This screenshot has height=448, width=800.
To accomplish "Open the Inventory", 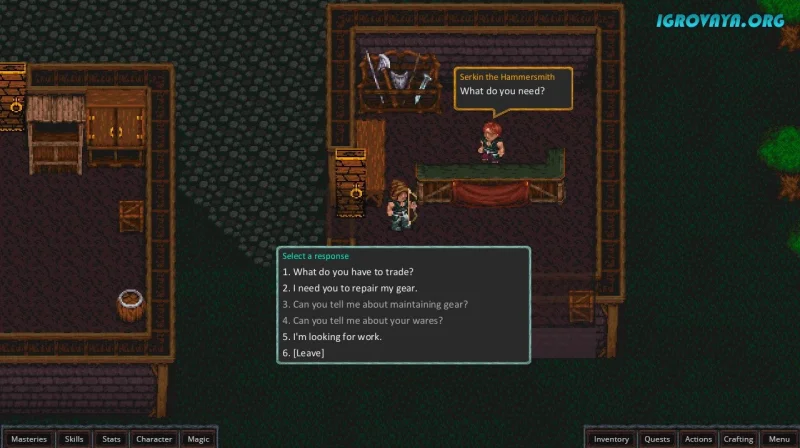I will click(611, 439).
